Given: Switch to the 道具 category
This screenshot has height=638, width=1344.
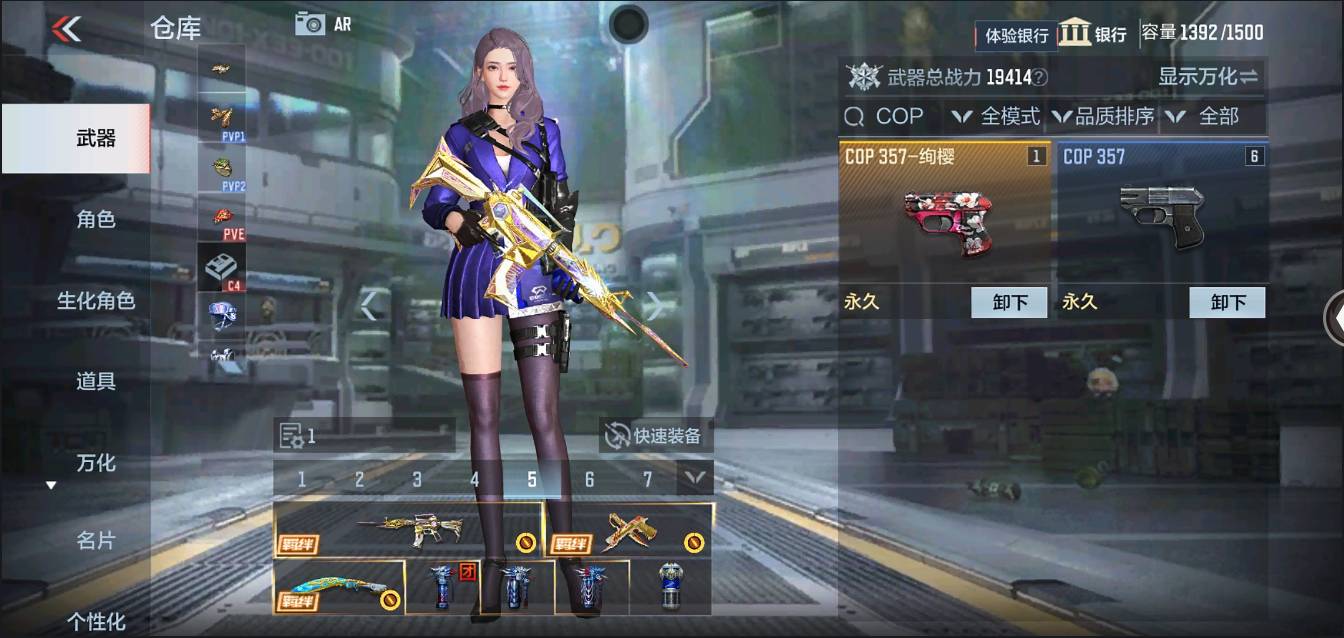Looking at the screenshot, I should (95, 381).
